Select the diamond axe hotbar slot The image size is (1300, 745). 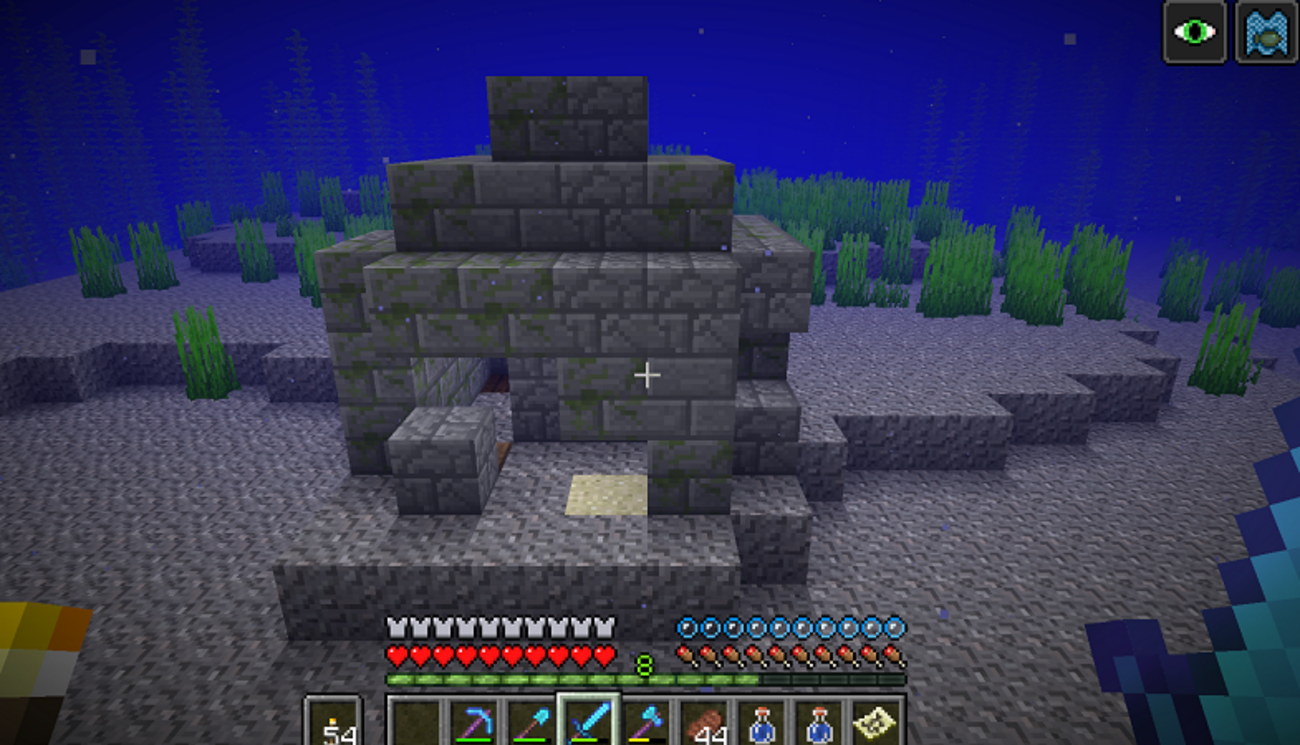pos(646,722)
